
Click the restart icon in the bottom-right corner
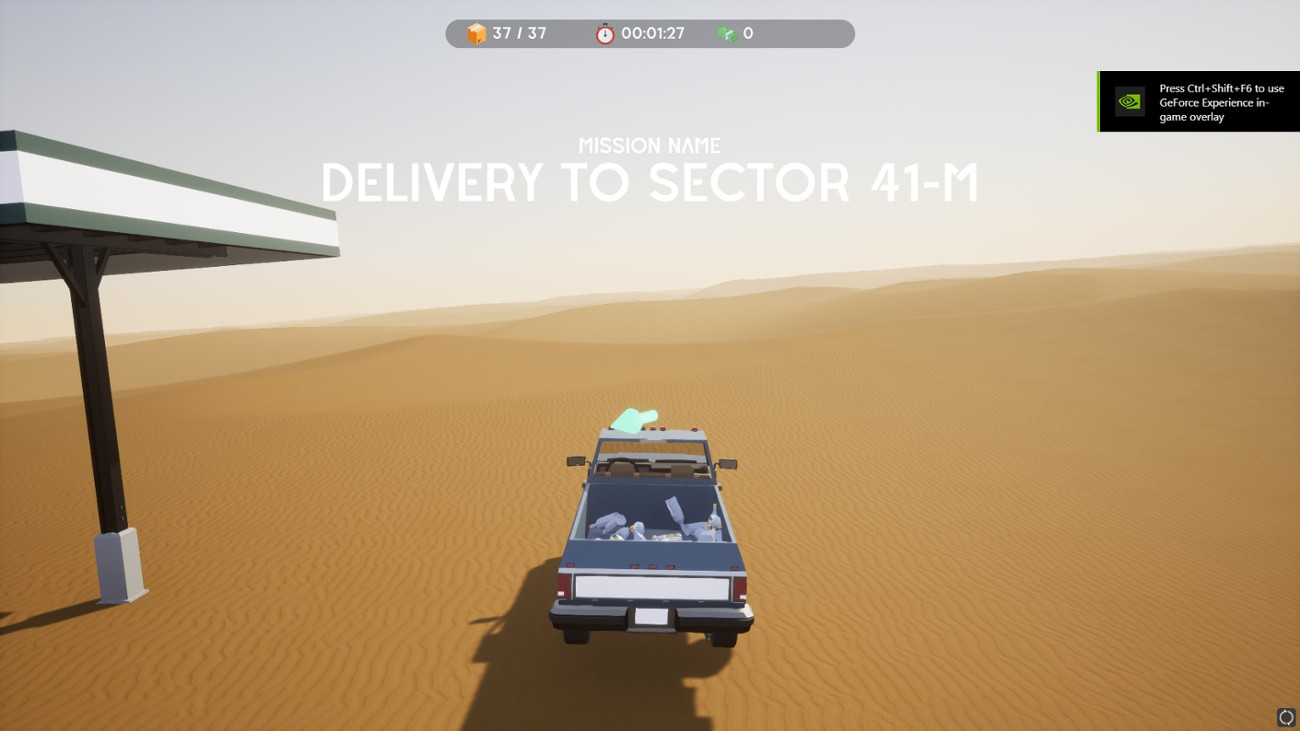coord(1286,716)
